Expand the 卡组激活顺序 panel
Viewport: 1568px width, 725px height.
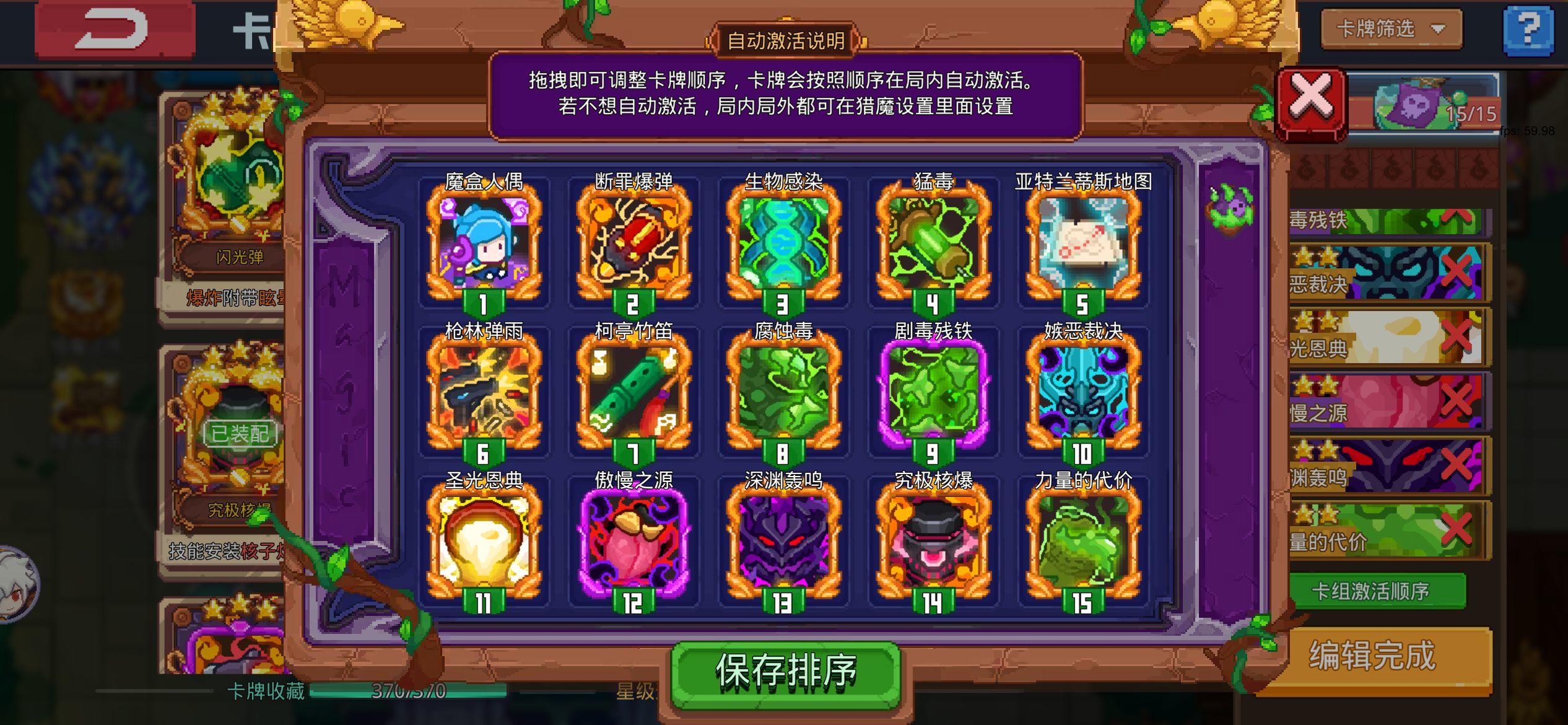coord(1379,592)
